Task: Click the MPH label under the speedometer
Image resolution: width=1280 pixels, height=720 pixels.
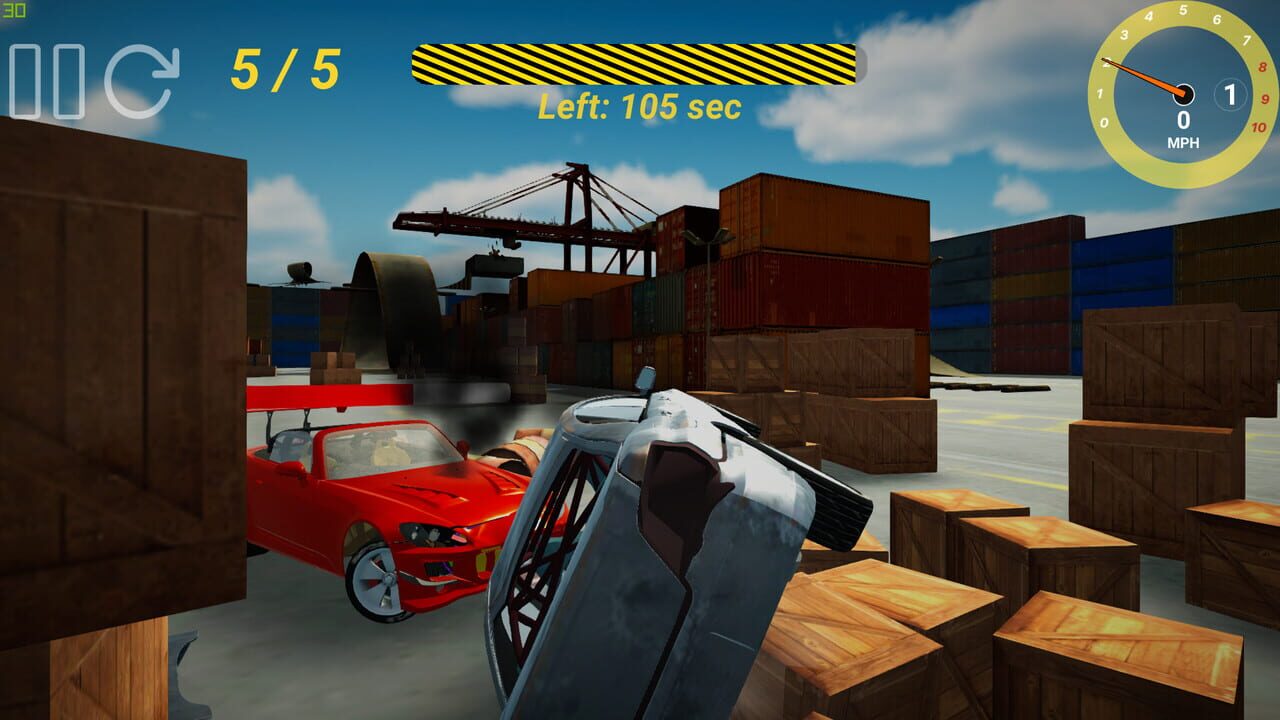Action: click(1184, 141)
